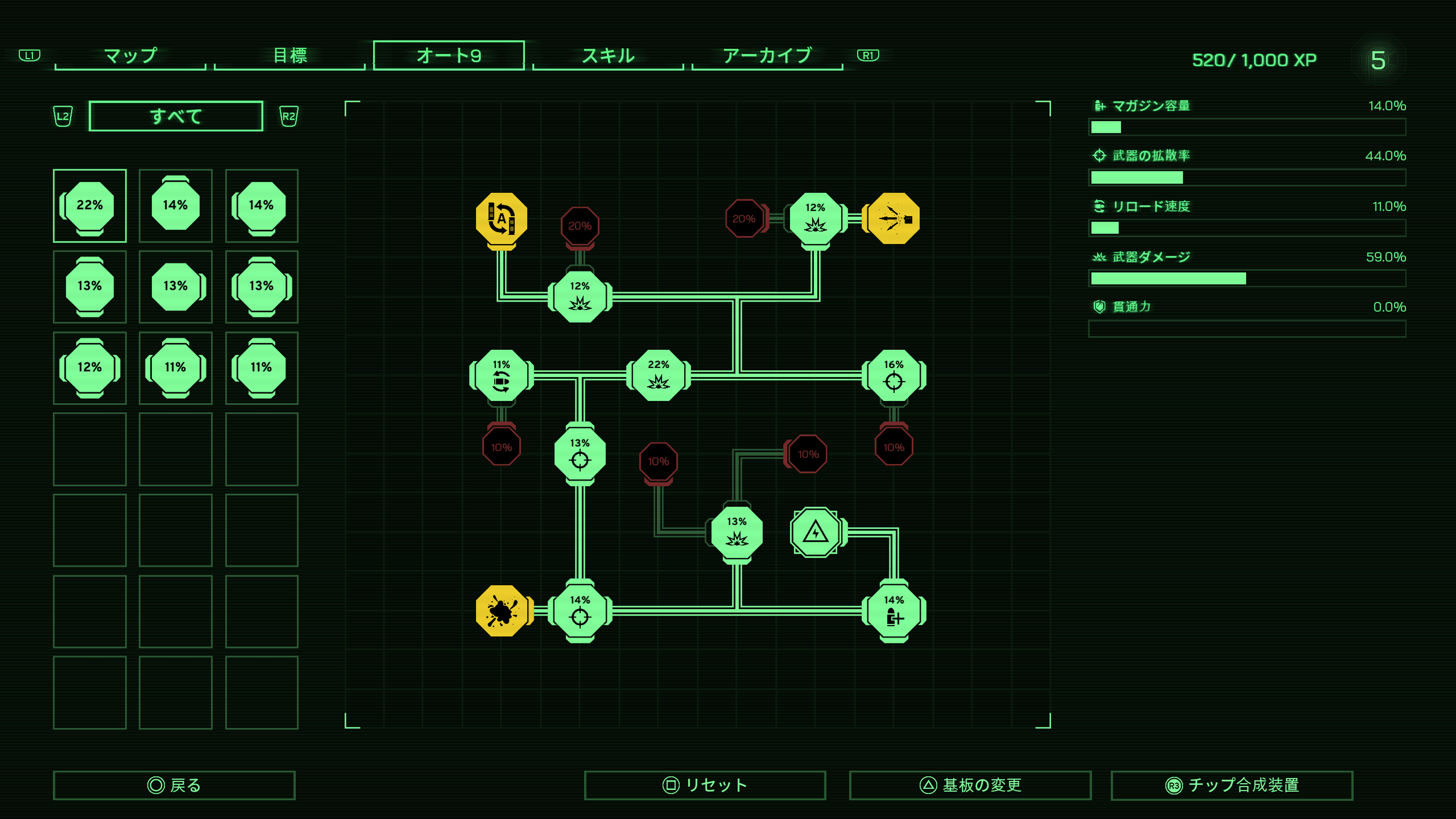The width and height of the screenshot is (1456, 819).
Task: Select the lightning triangle board node
Action: coord(815,532)
